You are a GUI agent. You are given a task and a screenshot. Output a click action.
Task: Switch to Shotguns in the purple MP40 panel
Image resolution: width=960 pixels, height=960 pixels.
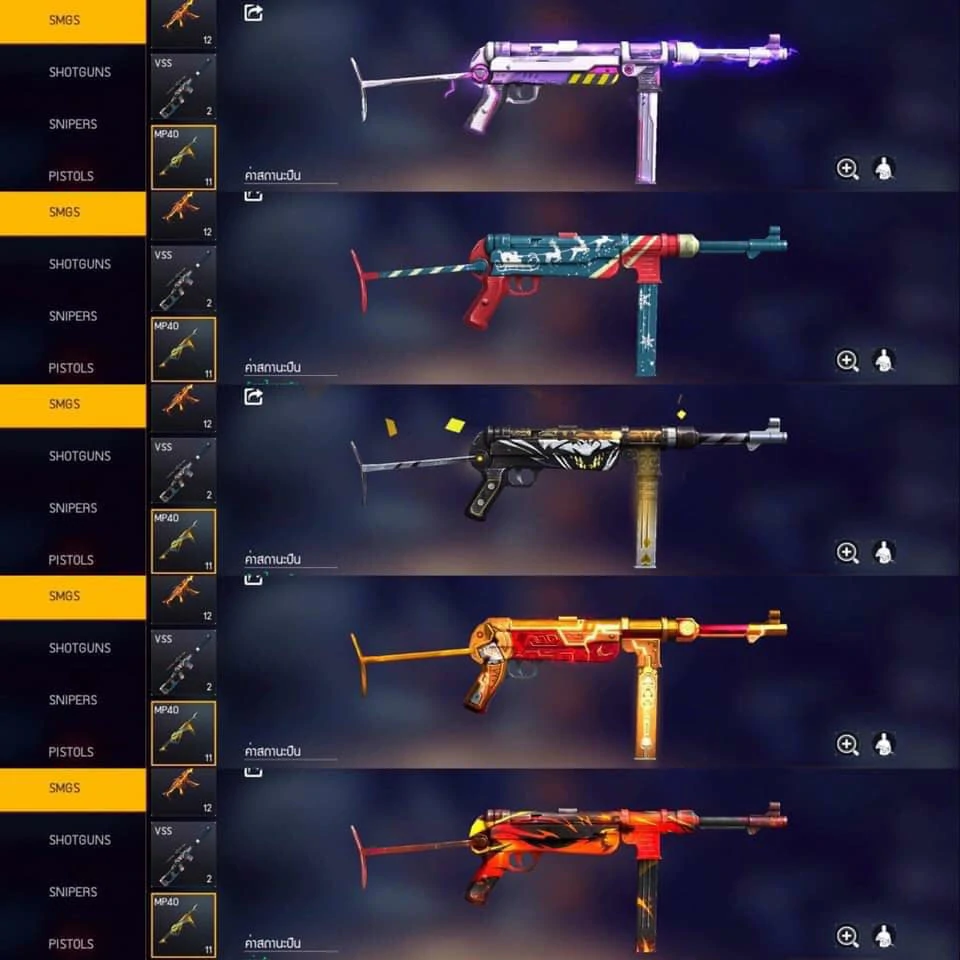click(x=80, y=72)
